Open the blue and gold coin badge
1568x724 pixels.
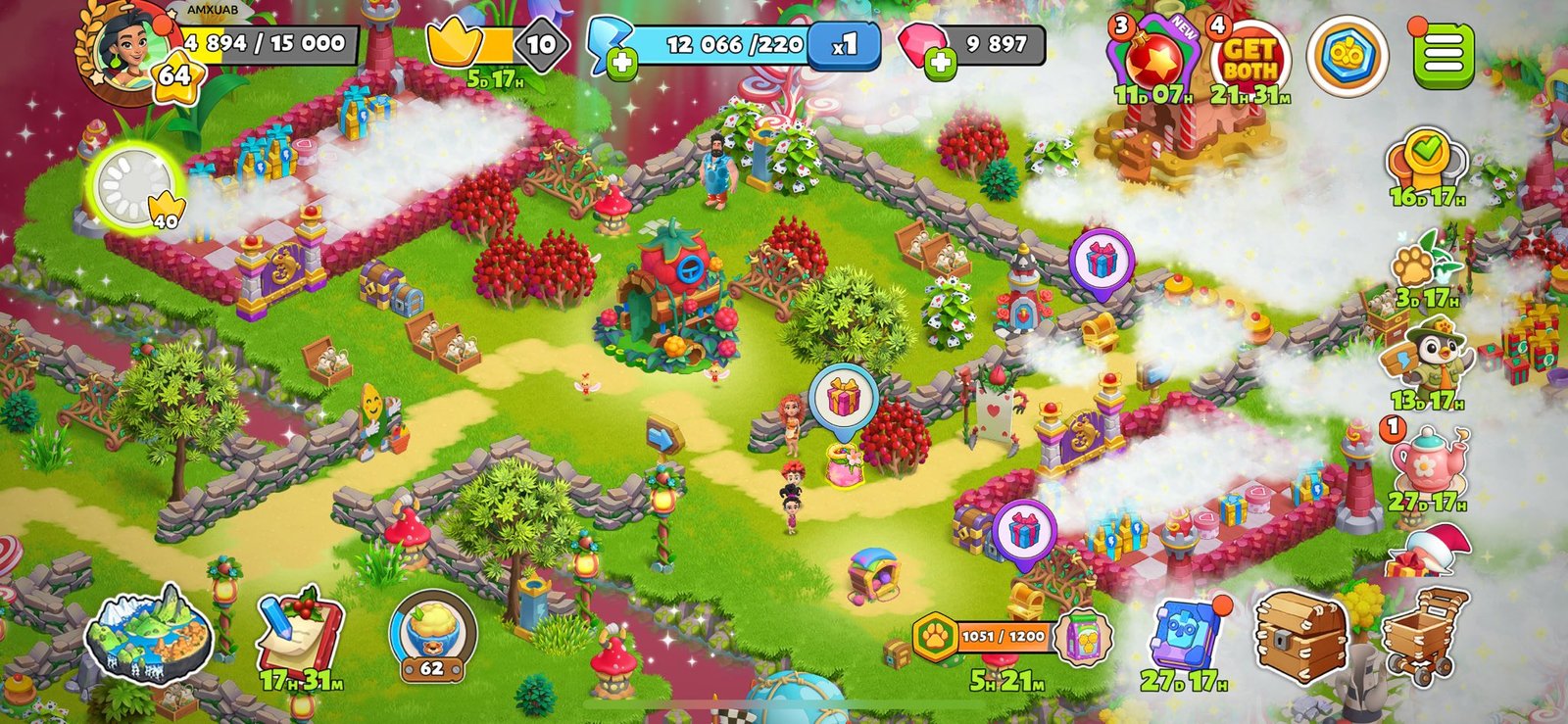point(1347,57)
